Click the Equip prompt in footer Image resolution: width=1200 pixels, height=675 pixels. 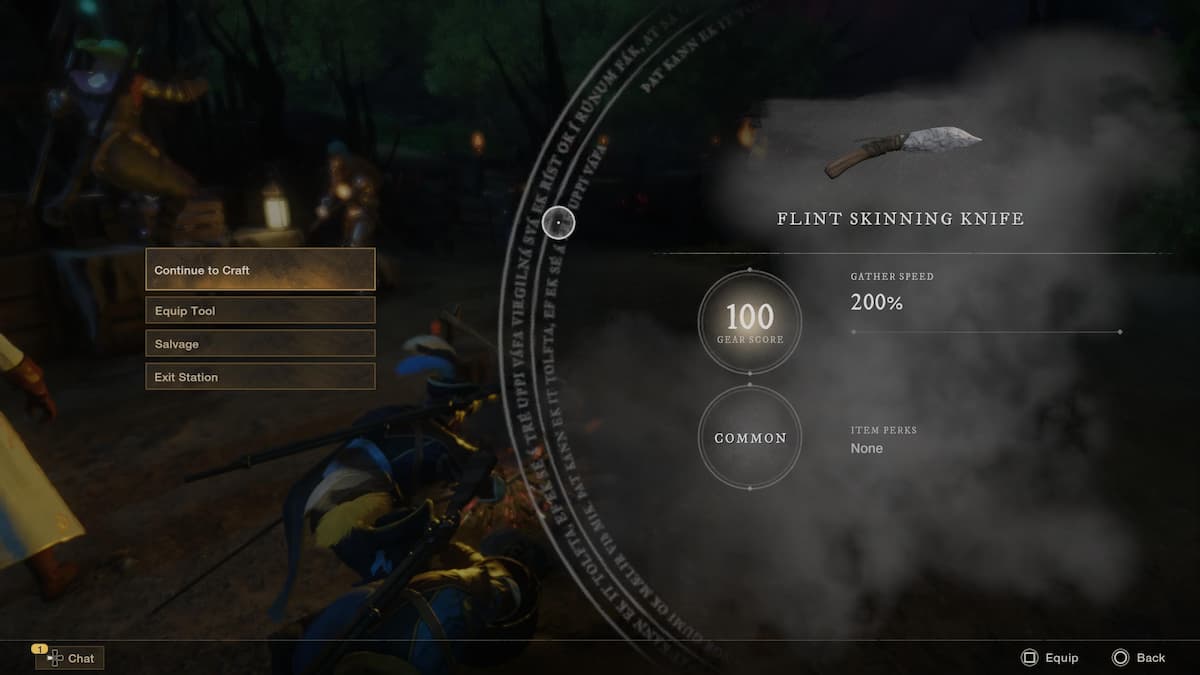coord(1049,658)
